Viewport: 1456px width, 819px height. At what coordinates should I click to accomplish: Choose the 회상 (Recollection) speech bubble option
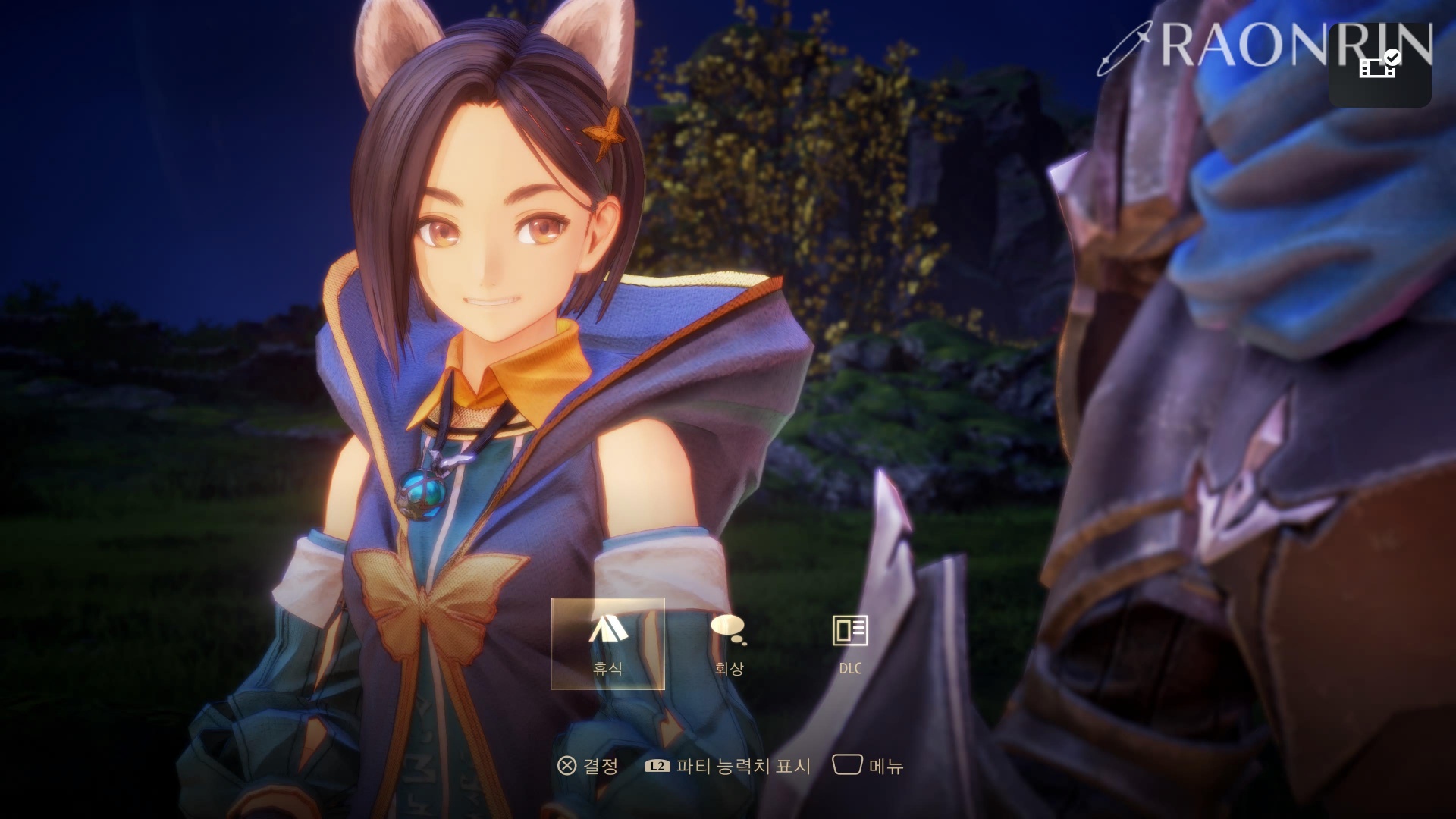(x=729, y=643)
